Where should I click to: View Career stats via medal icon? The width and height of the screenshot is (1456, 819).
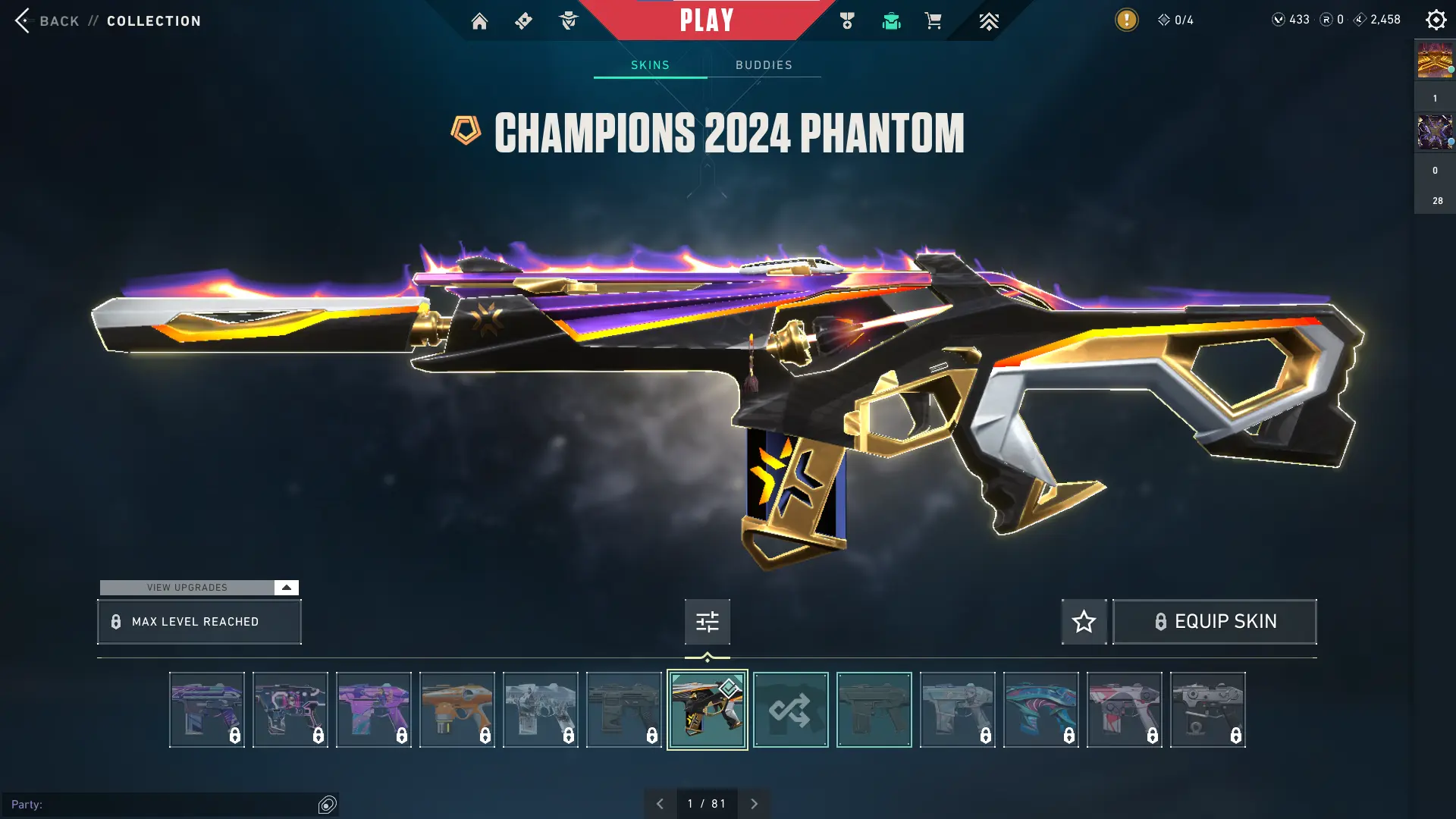click(x=847, y=21)
